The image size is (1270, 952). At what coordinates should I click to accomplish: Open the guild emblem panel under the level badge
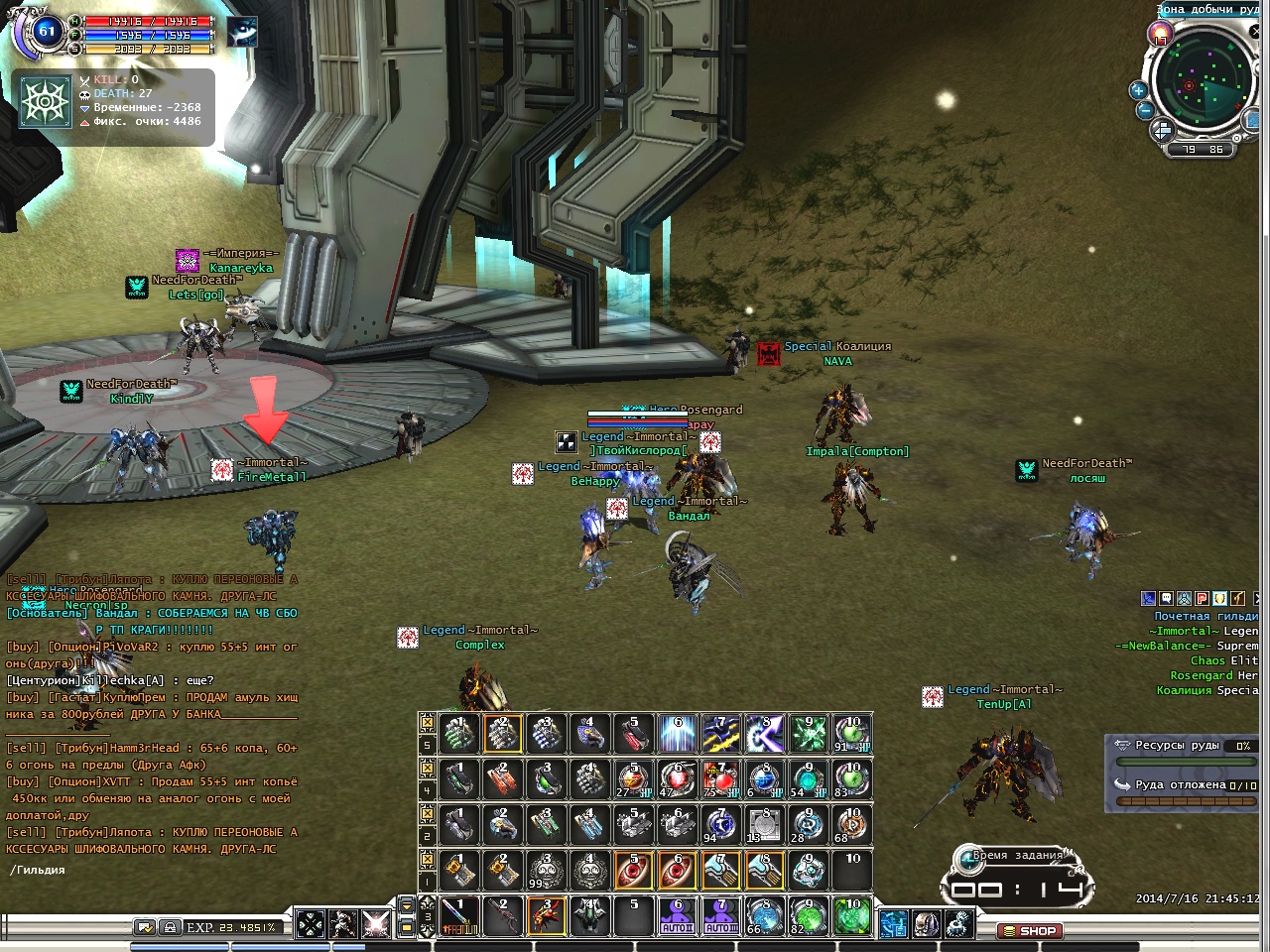45,103
